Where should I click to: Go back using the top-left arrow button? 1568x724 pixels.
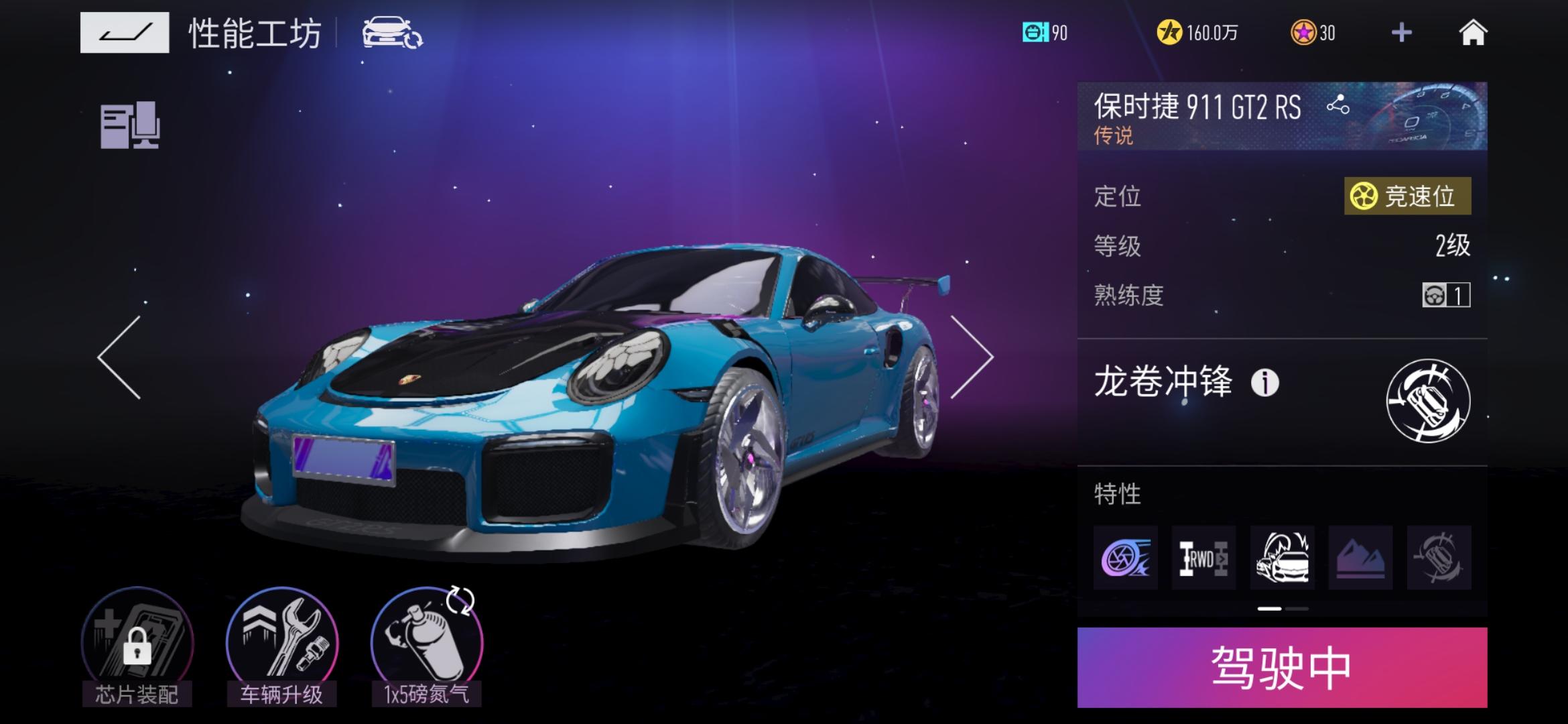125,32
